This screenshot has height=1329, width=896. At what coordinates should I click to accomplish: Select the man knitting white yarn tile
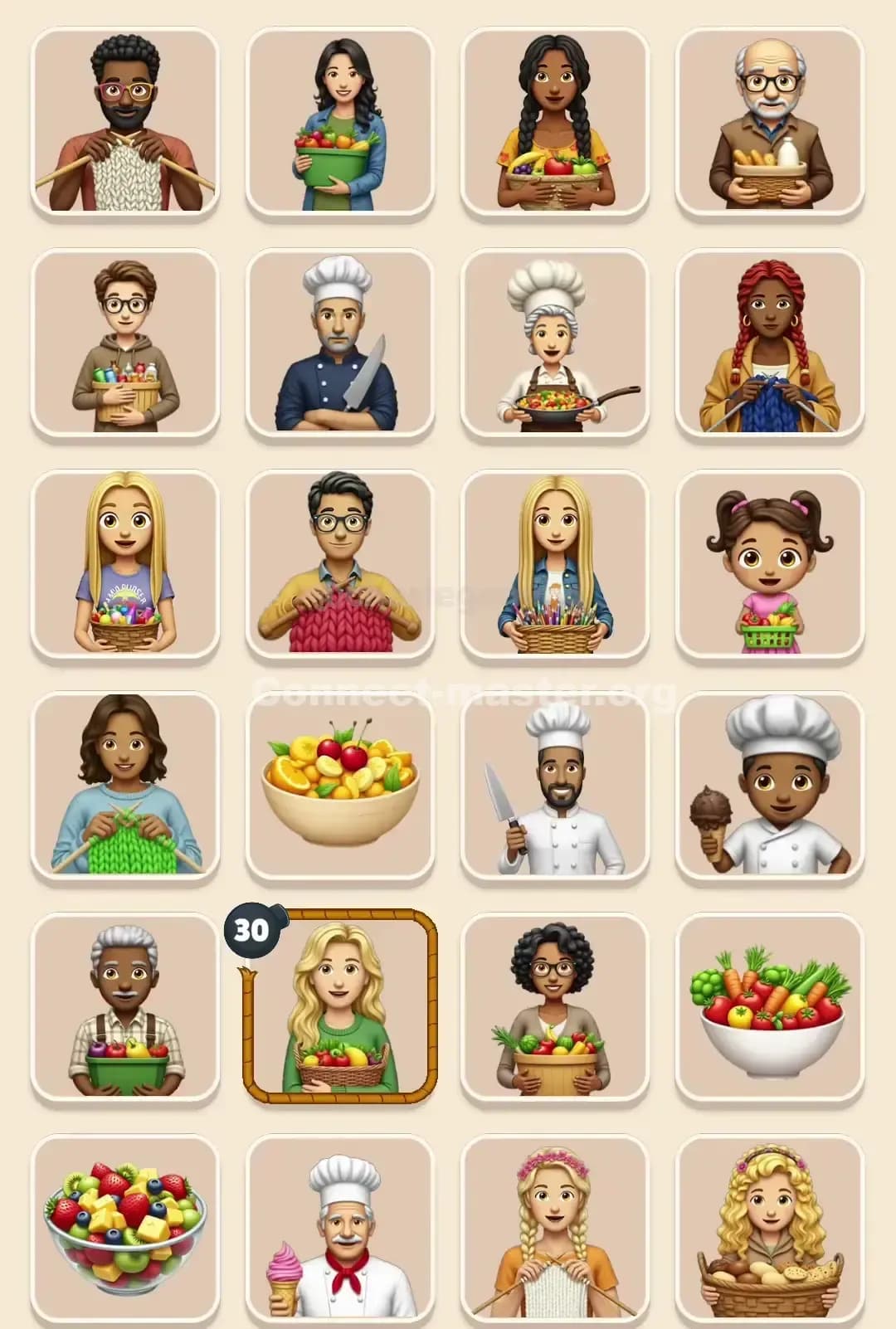coord(124,121)
